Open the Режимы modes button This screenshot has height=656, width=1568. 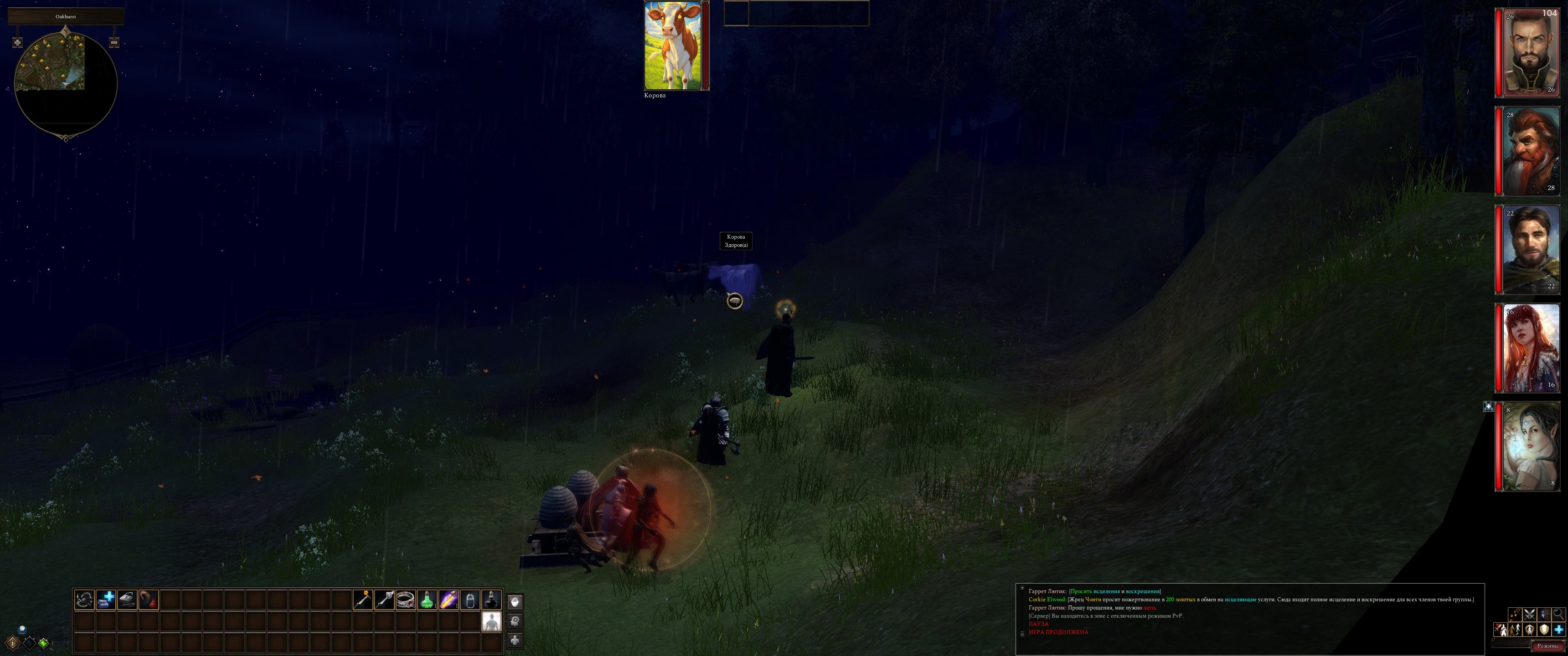[x=1547, y=646]
